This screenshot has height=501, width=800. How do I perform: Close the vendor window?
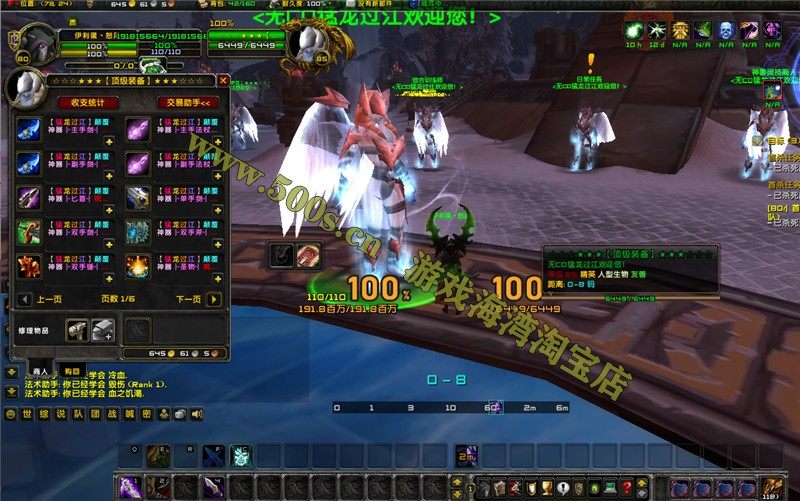point(223,80)
